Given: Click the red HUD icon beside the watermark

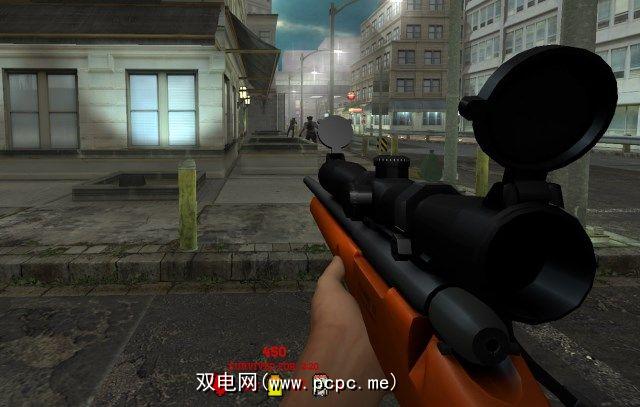Looking at the screenshot, I should click(219, 389).
